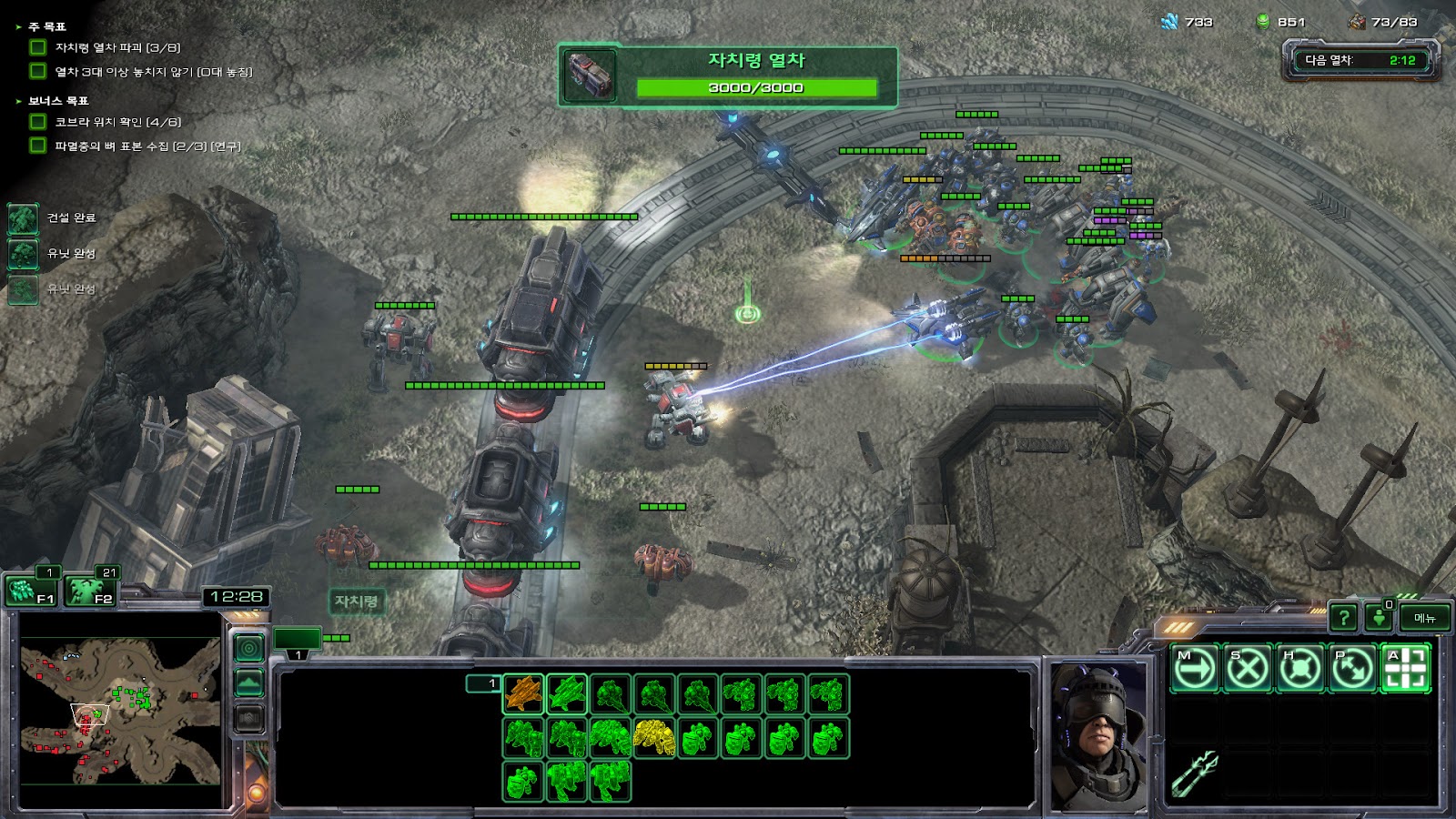
Task: Select the Move command button
Action: [x=1194, y=669]
